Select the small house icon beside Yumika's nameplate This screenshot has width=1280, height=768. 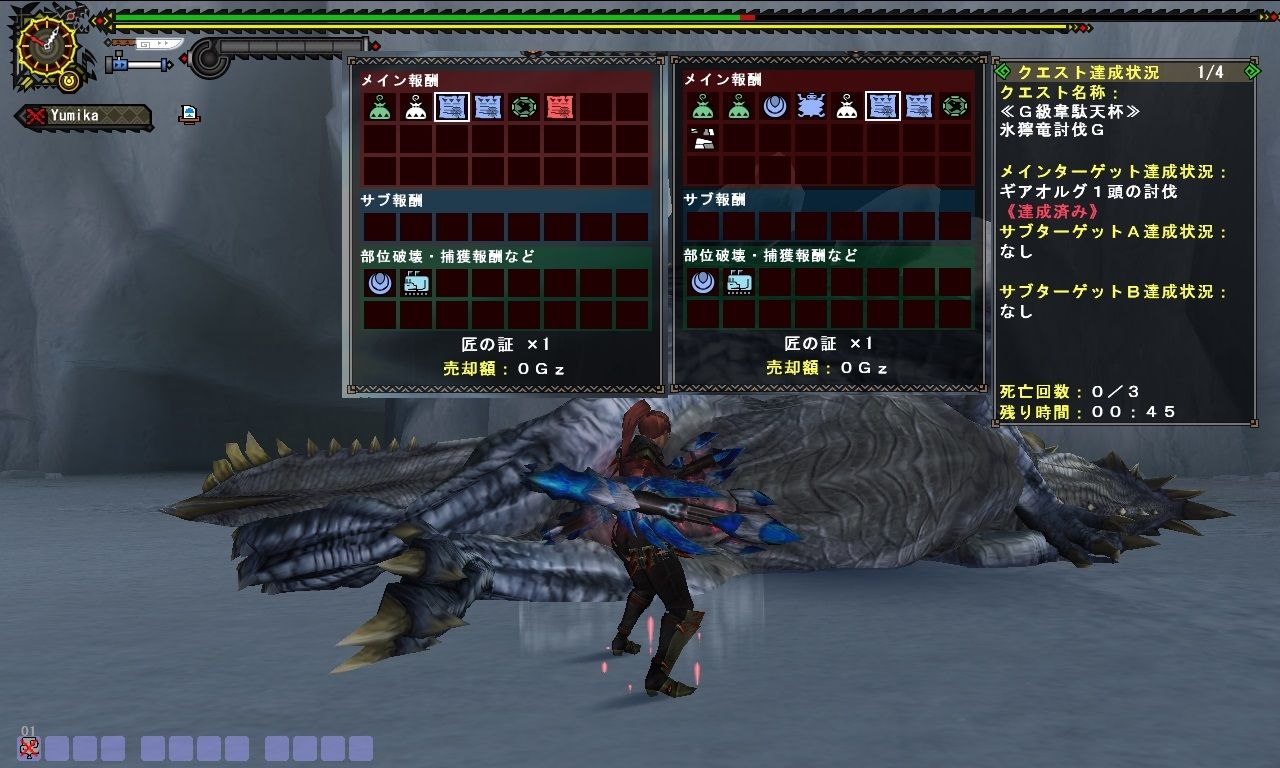(x=188, y=113)
